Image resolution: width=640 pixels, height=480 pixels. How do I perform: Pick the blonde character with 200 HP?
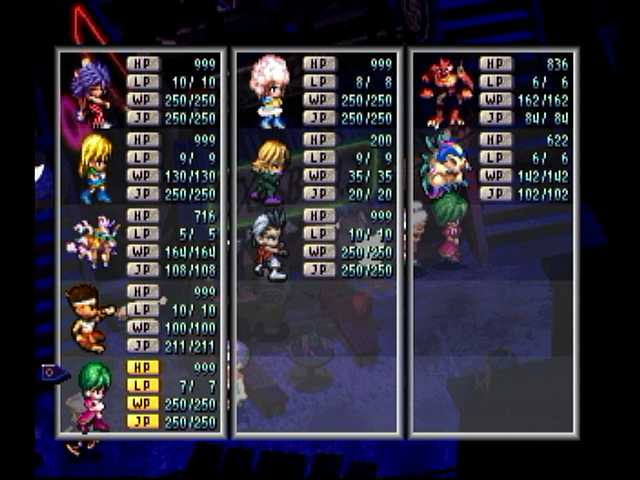click(270, 170)
